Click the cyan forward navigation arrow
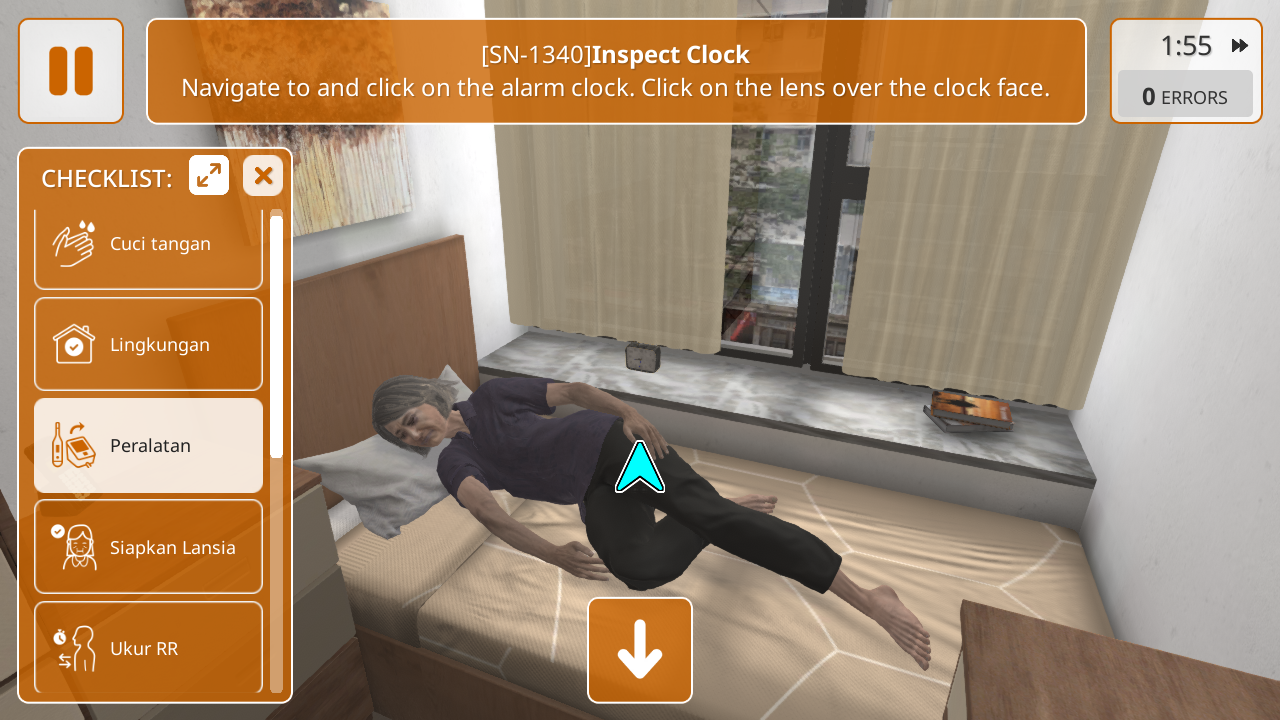Screen dimensions: 1280x720 click(x=640, y=468)
